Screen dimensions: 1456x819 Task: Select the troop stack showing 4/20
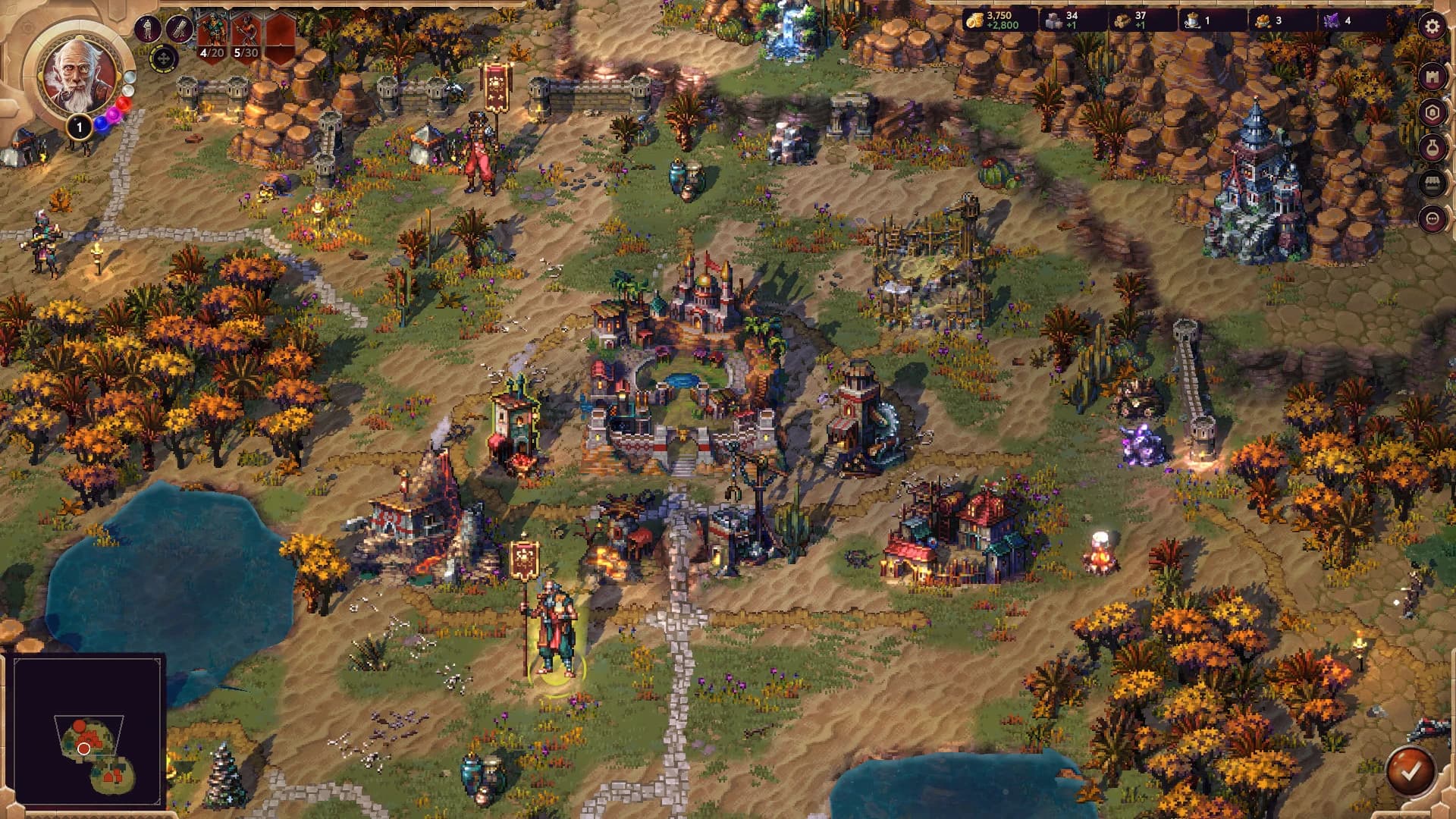pos(212,32)
